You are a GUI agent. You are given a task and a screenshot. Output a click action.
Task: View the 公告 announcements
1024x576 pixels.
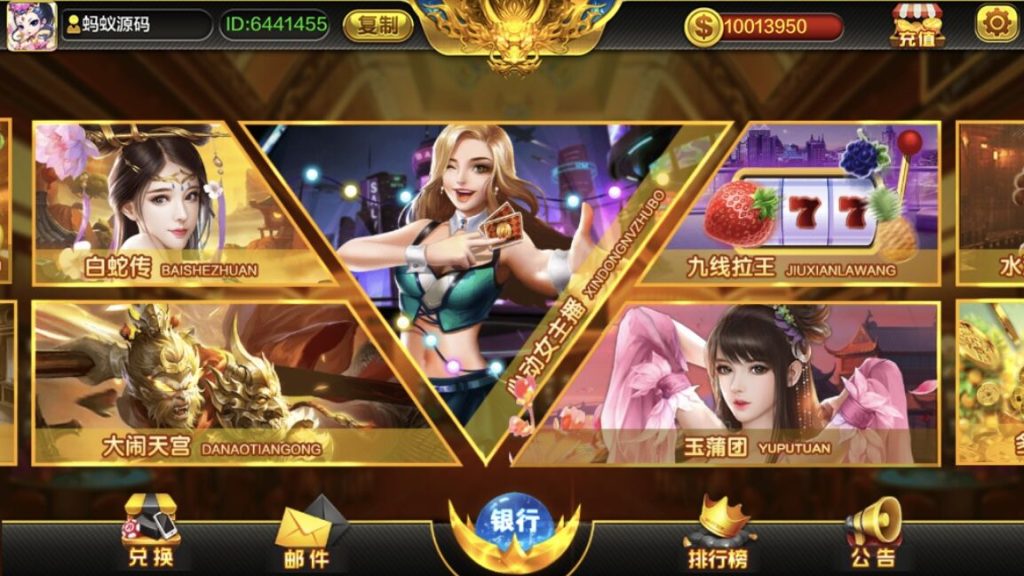tap(872, 533)
